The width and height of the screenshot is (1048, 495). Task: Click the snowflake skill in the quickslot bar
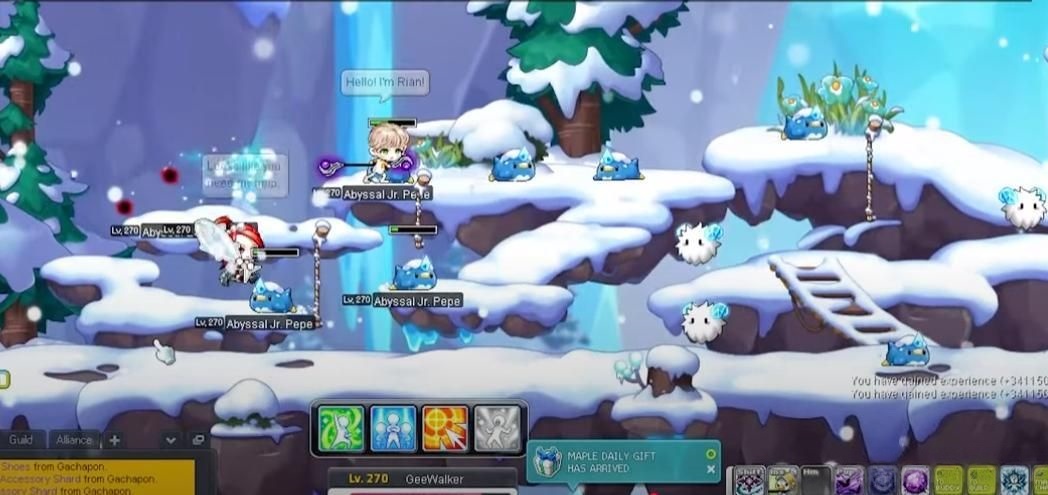pos(1013,481)
